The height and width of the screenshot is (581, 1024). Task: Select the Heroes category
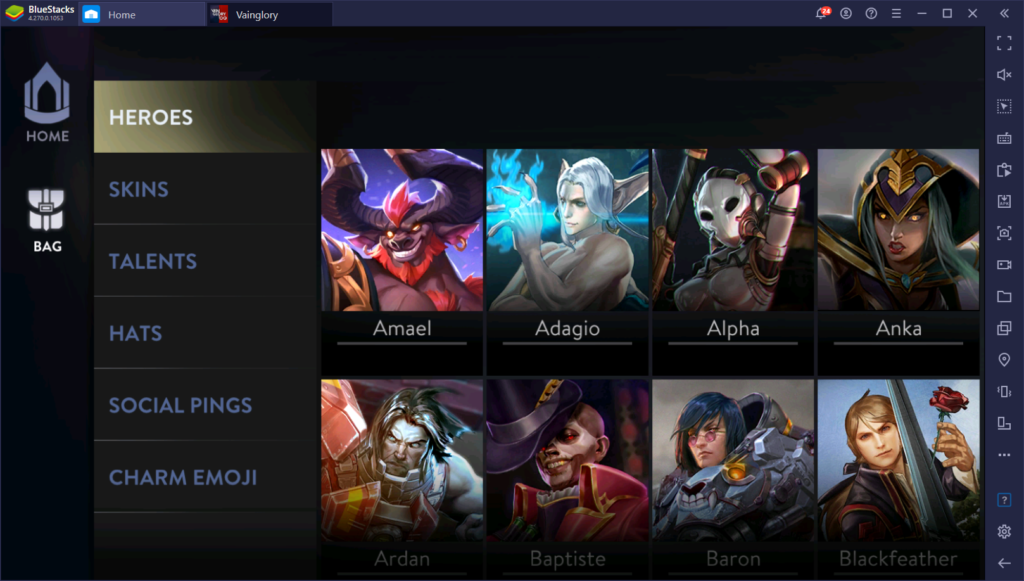205,117
